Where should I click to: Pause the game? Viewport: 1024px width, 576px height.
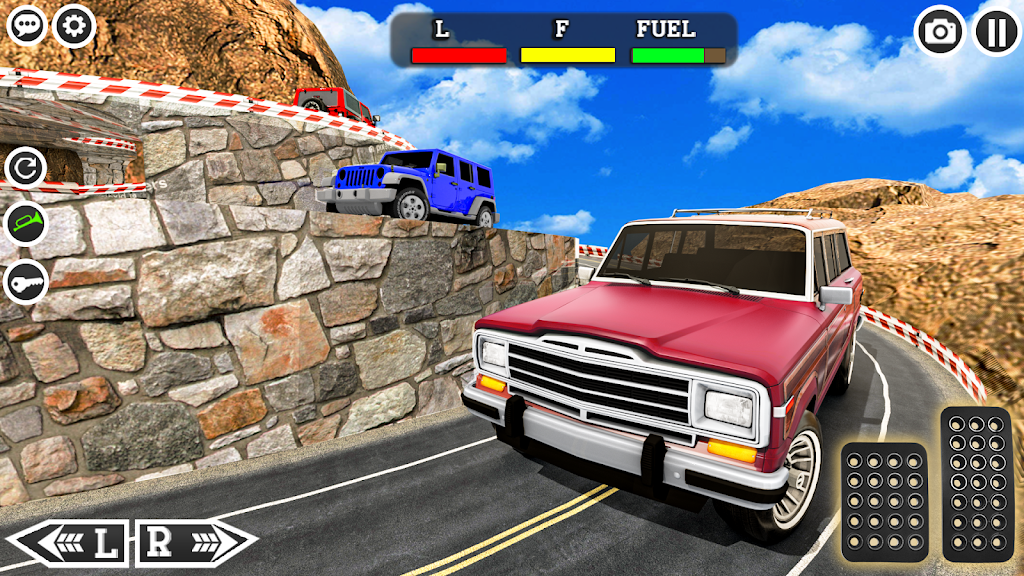point(997,31)
